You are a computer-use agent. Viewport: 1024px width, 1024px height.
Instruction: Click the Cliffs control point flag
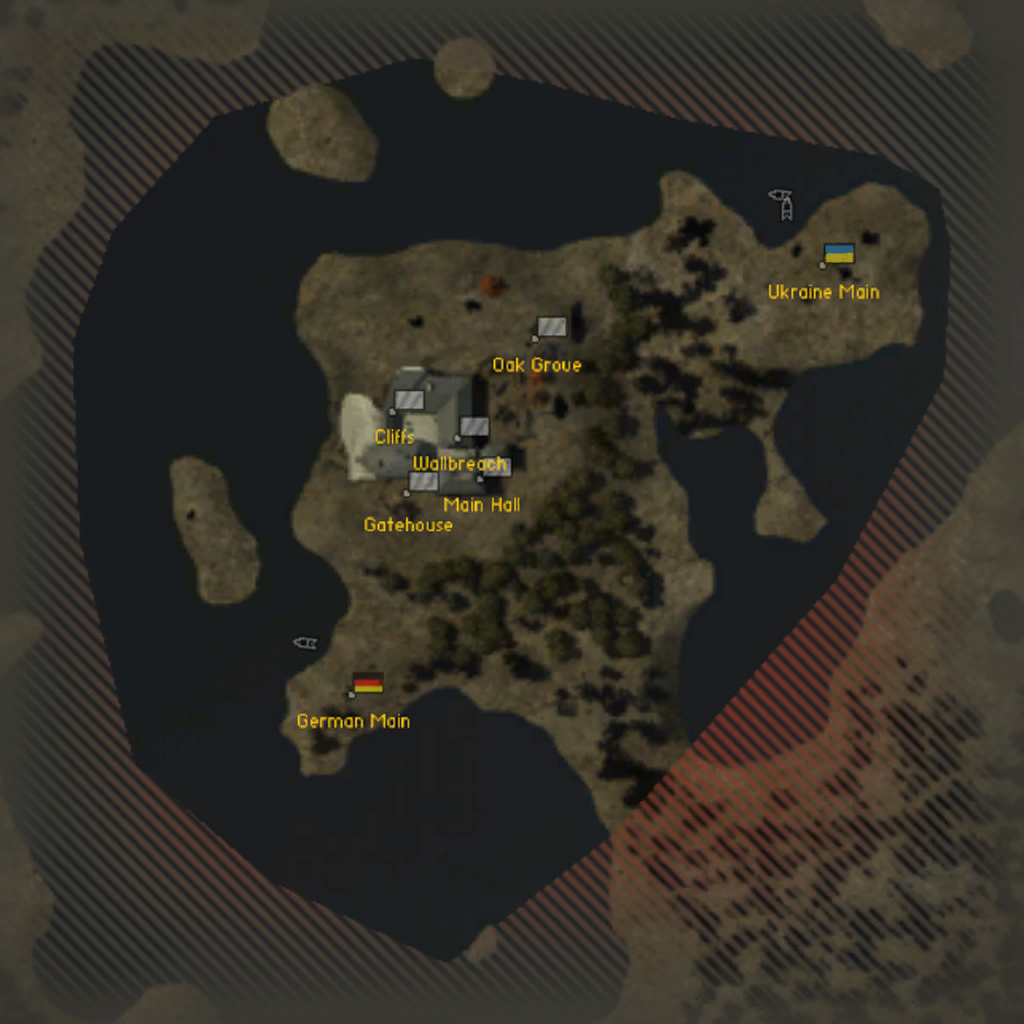[x=409, y=400]
